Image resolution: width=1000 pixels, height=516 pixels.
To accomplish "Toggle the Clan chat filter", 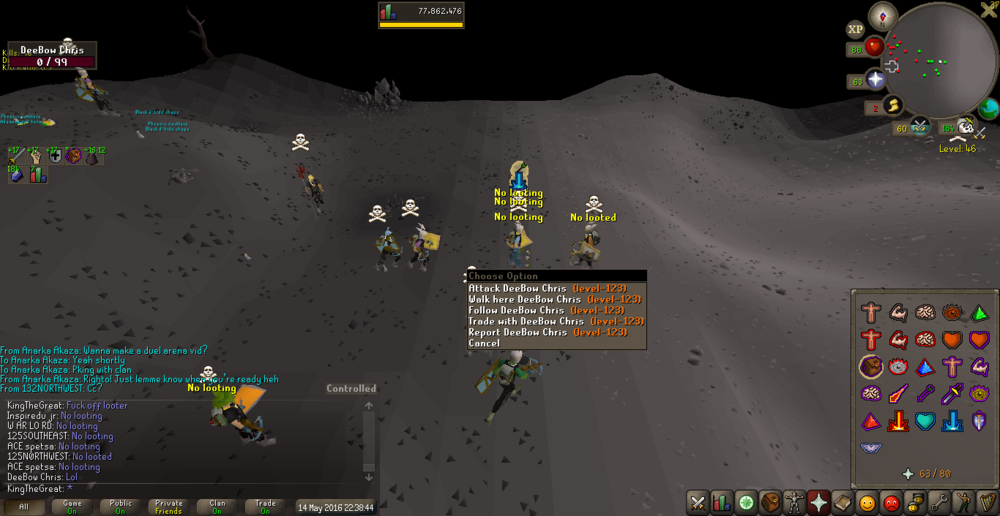I will tap(217, 507).
